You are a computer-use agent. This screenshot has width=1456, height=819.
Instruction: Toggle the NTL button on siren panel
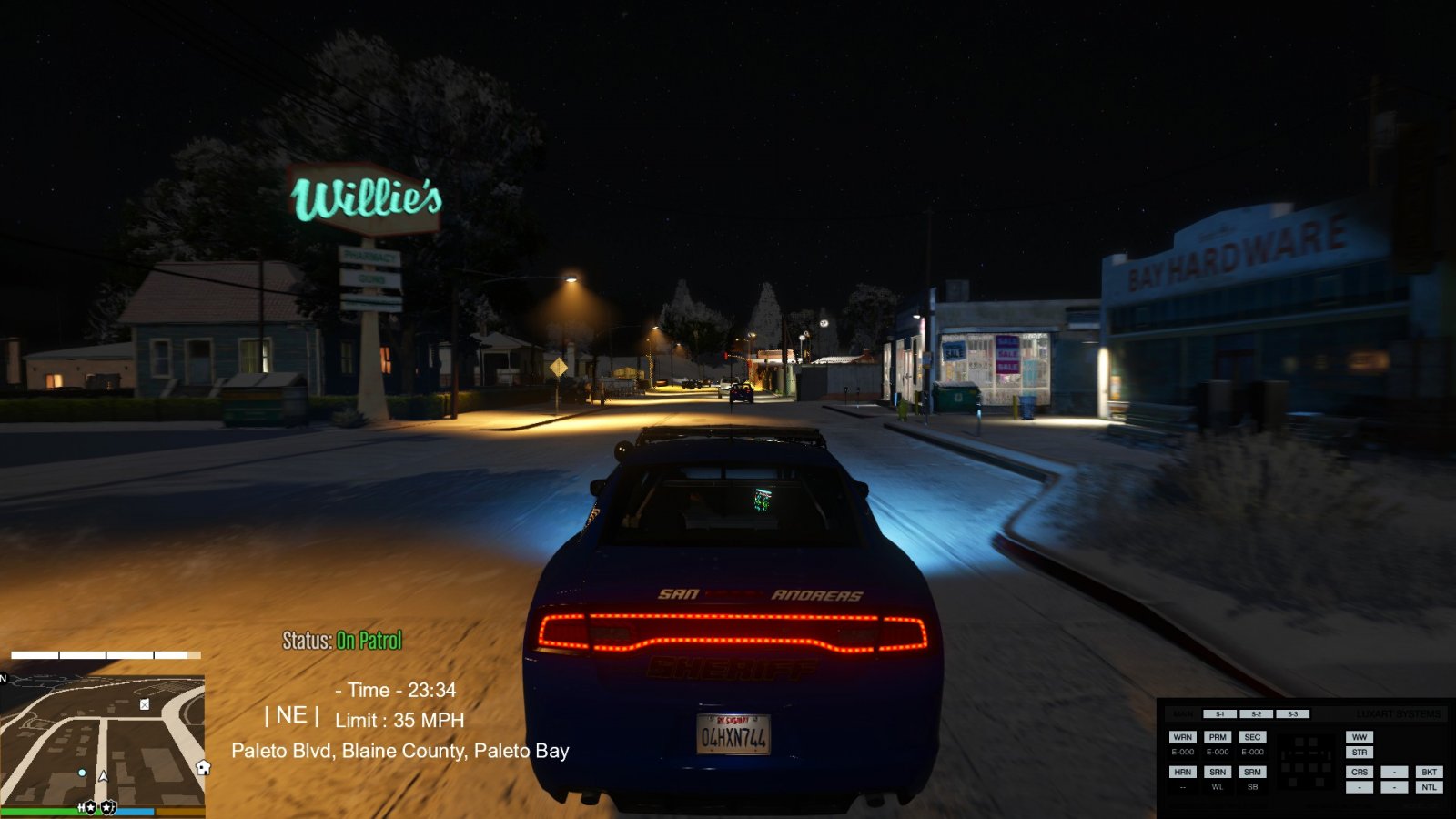tap(1429, 787)
